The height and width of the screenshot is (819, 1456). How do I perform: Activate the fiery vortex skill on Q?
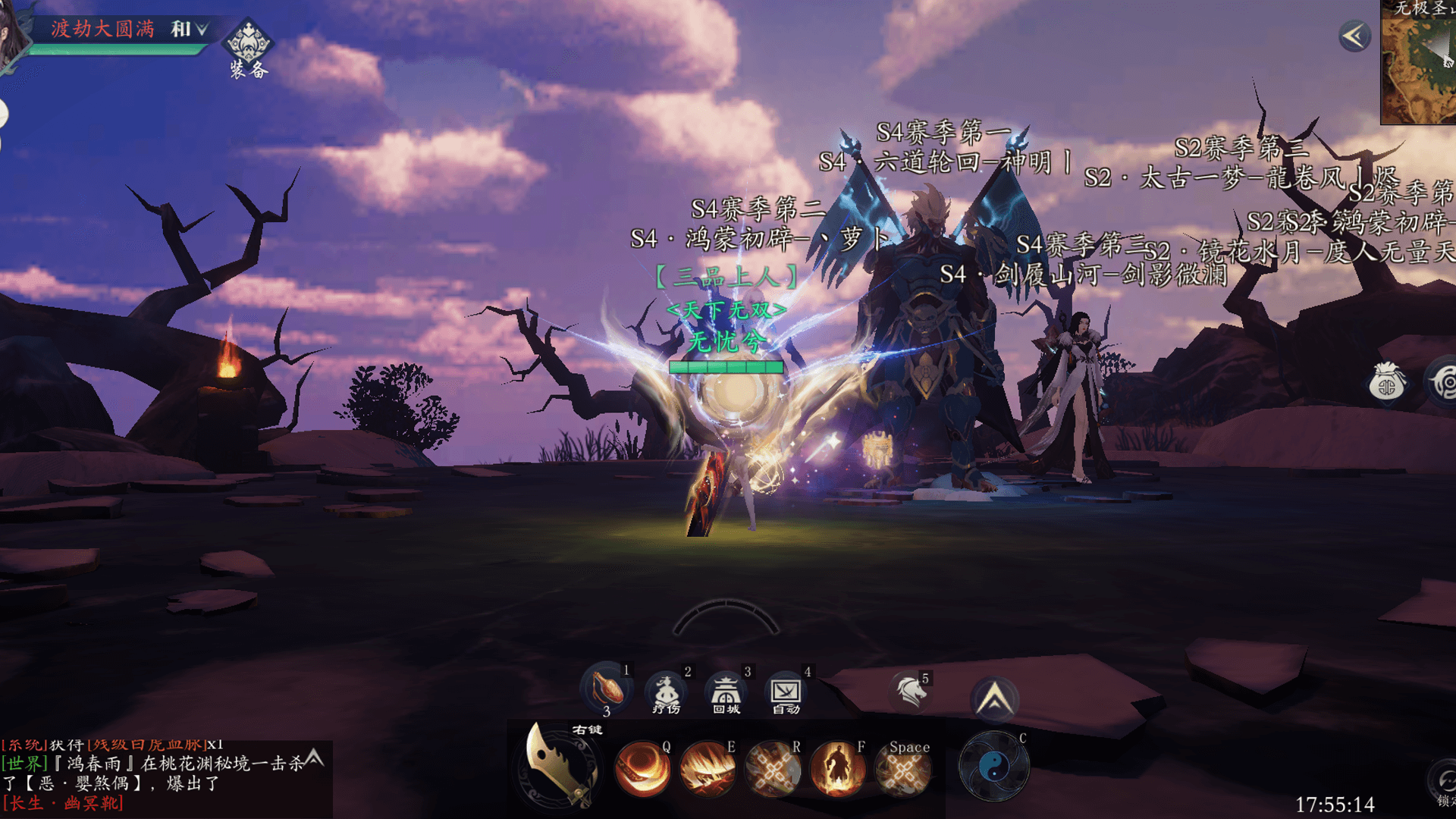[642, 769]
